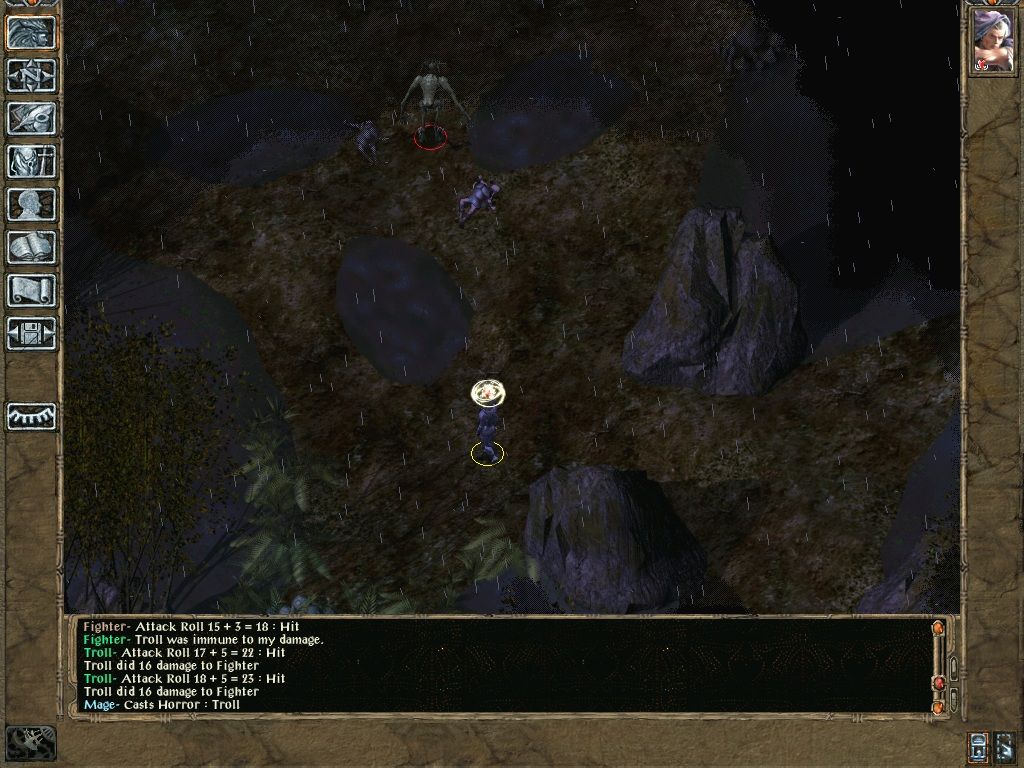The width and height of the screenshot is (1024, 768).
Task: Open the priest scroll button
Action: coord(31,290)
